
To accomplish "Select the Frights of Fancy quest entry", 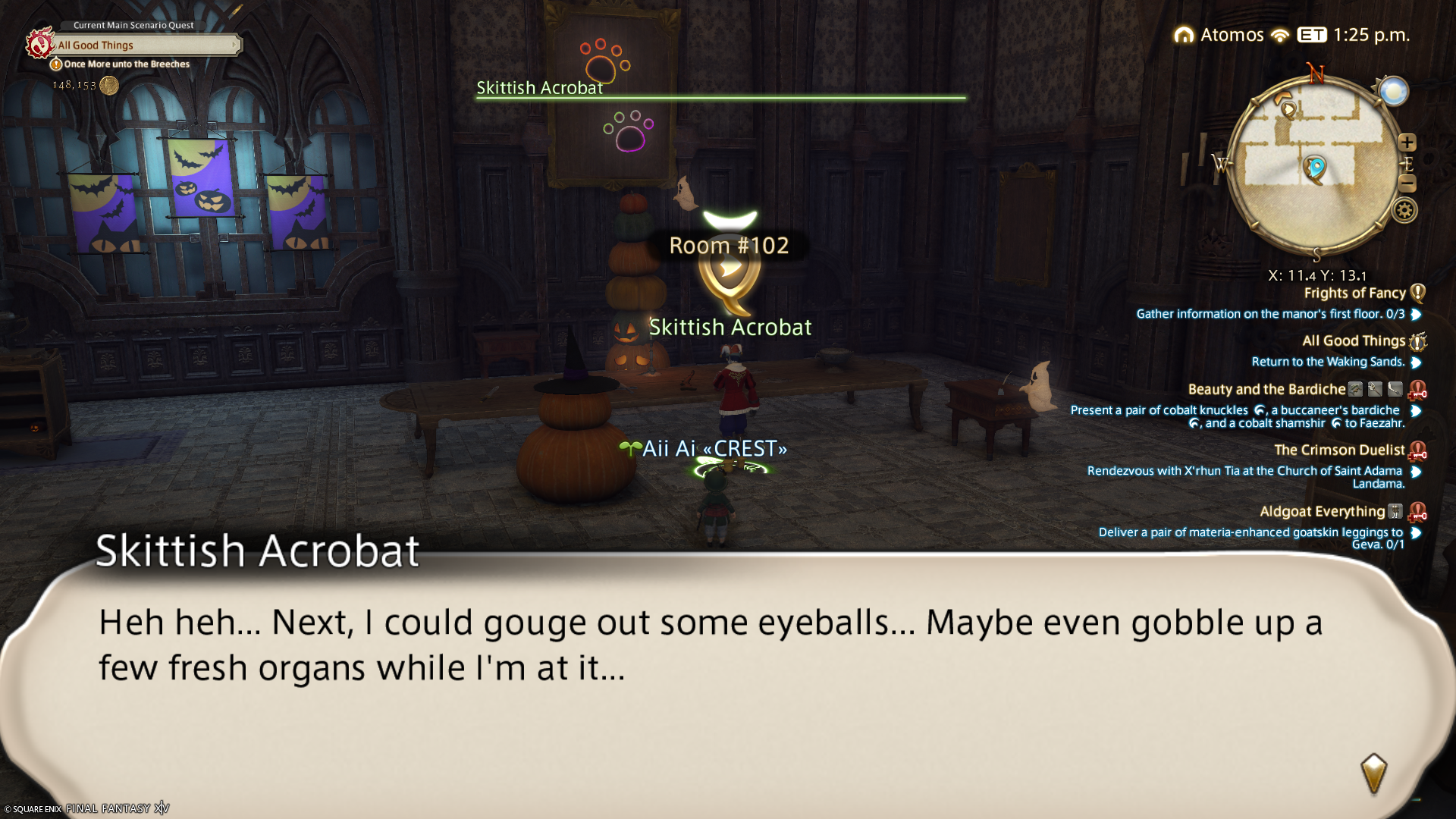I will (1354, 293).
